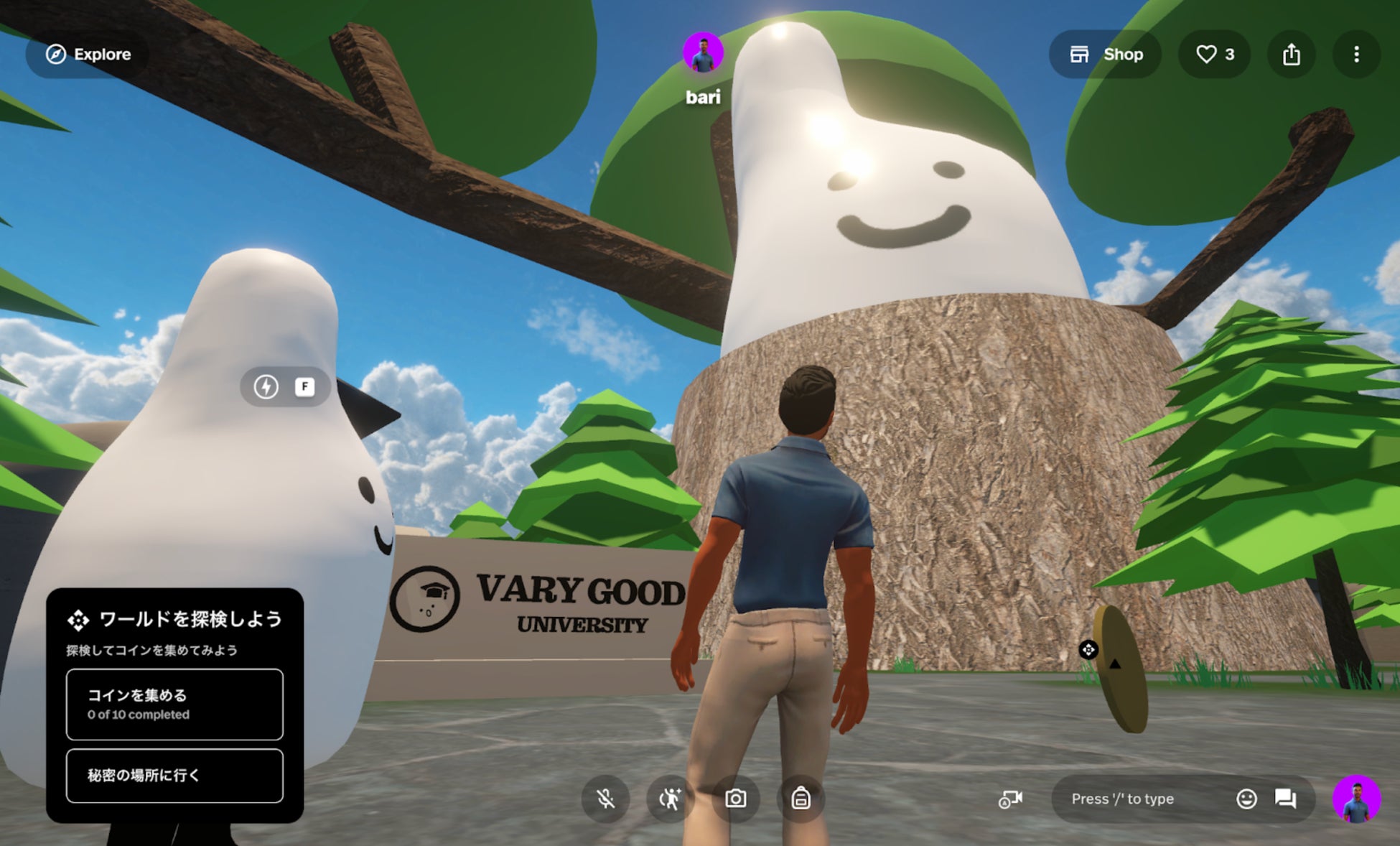Toggle the muted microphone
This screenshot has height=846, width=1400.
click(x=605, y=799)
